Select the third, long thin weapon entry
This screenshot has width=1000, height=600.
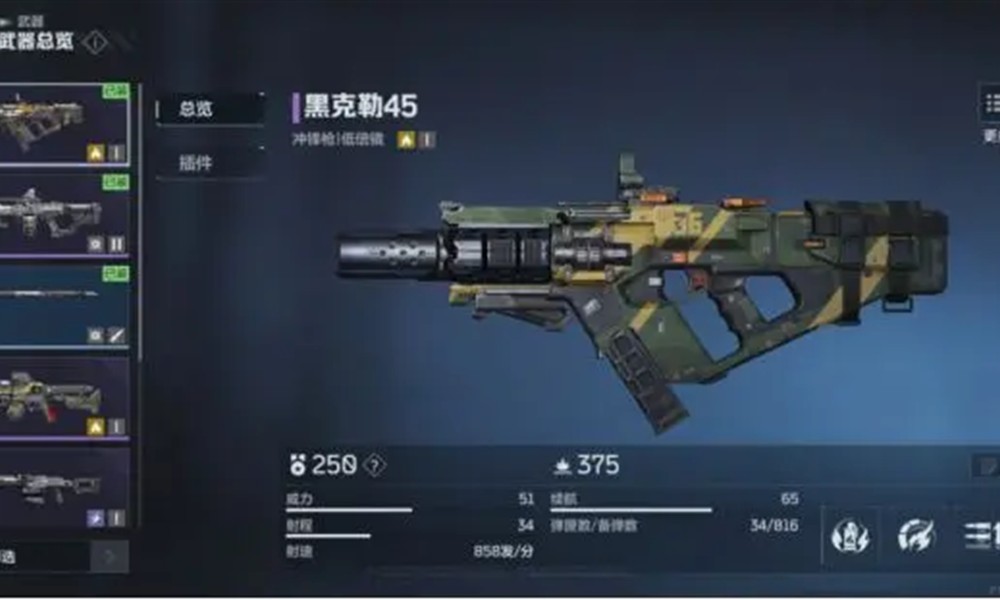64,304
